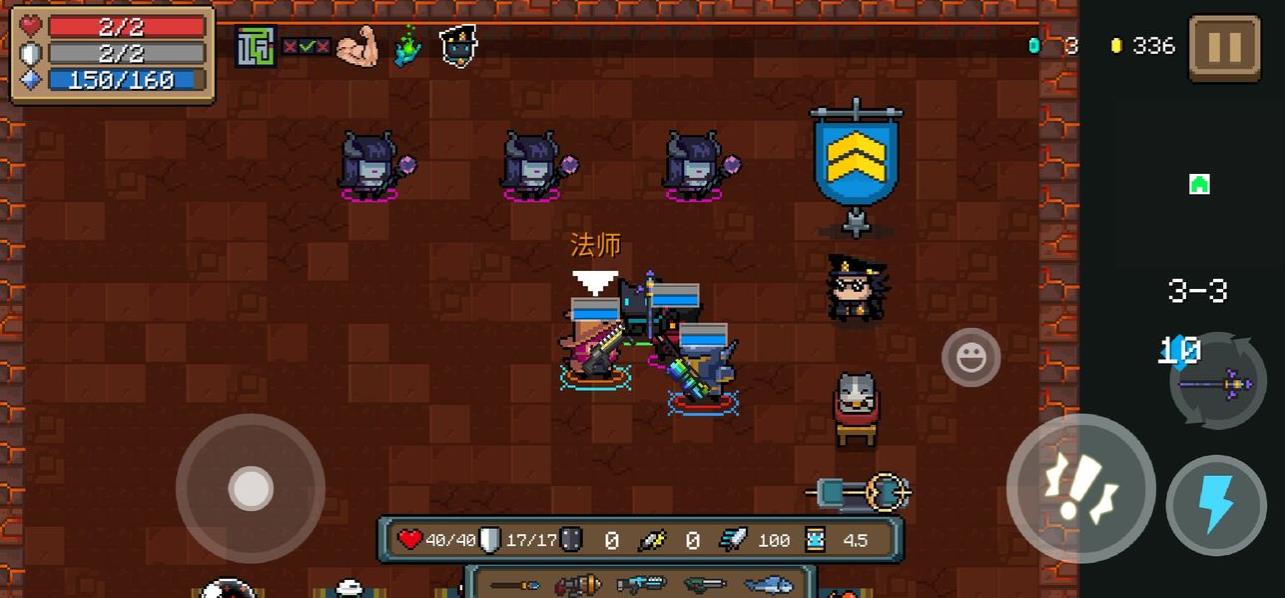Select the officer cap buff icon
The image size is (1285, 598).
tap(458, 46)
